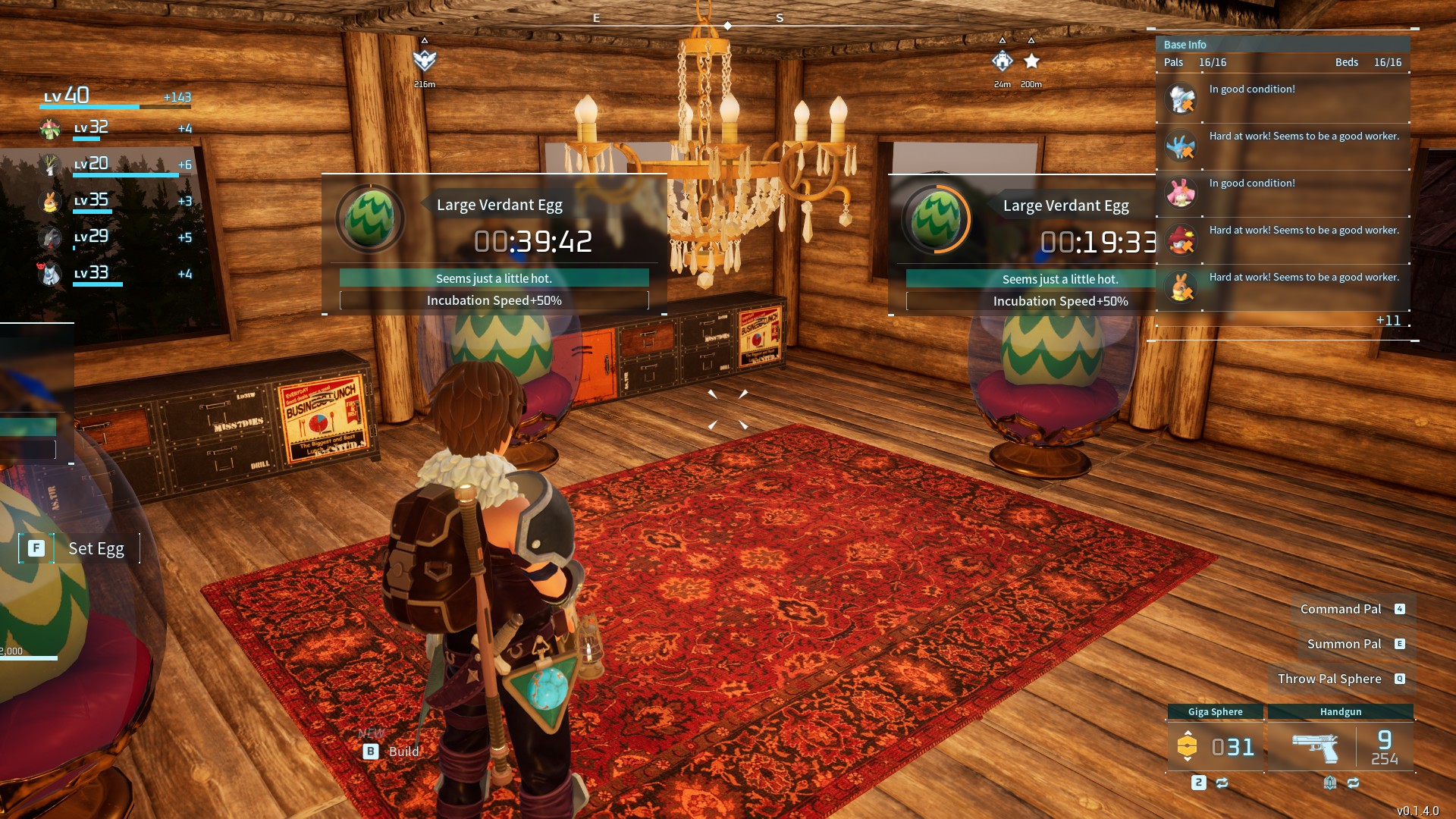
Task: Open the Base Info panel header
Action: 1185,45
